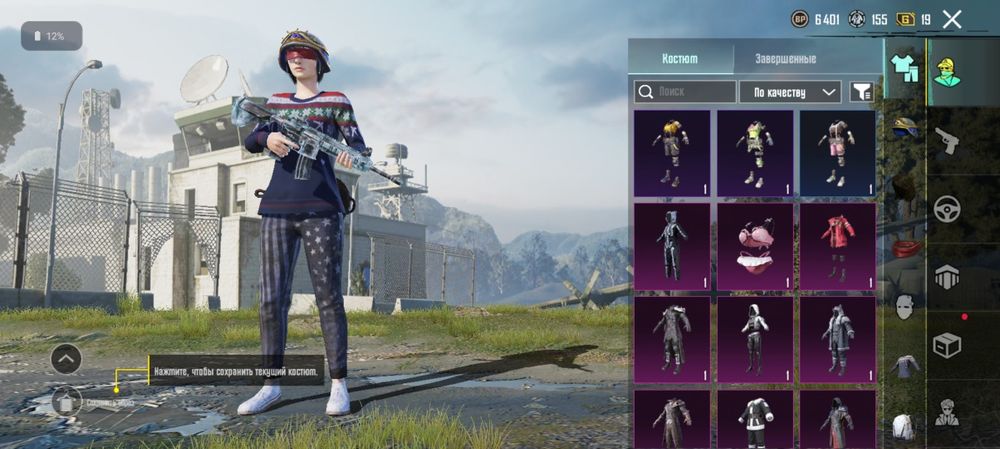Open the BP currency balance

tap(817, 18)
